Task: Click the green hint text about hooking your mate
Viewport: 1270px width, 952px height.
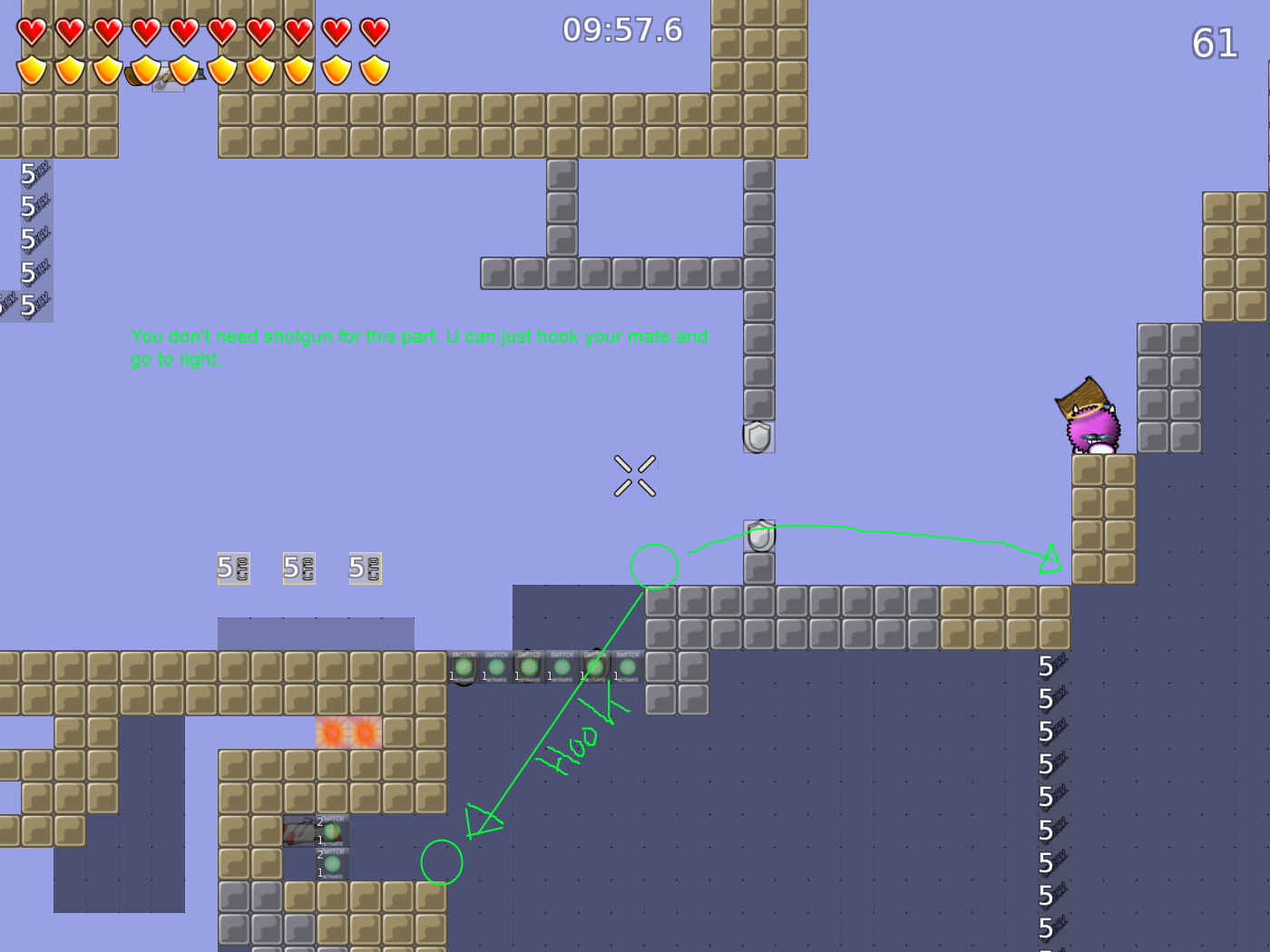Action: pos(419,347)
